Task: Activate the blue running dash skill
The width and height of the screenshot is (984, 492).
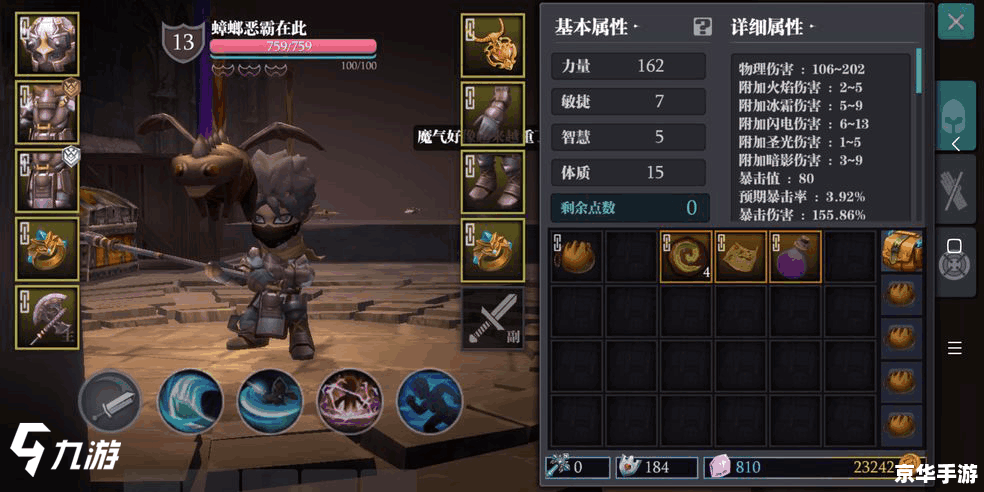Action: click(429, 402)
